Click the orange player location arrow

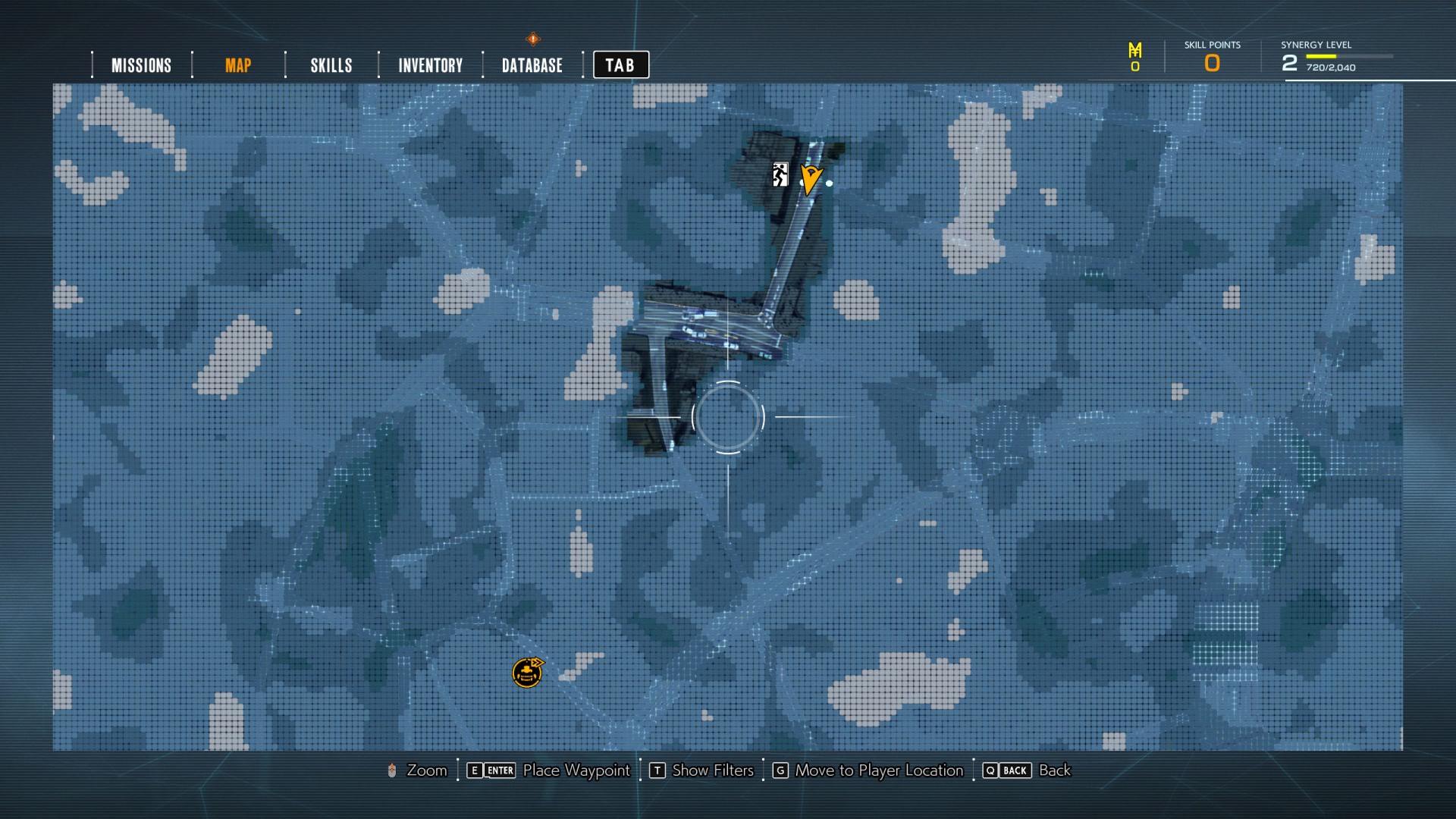810,179
